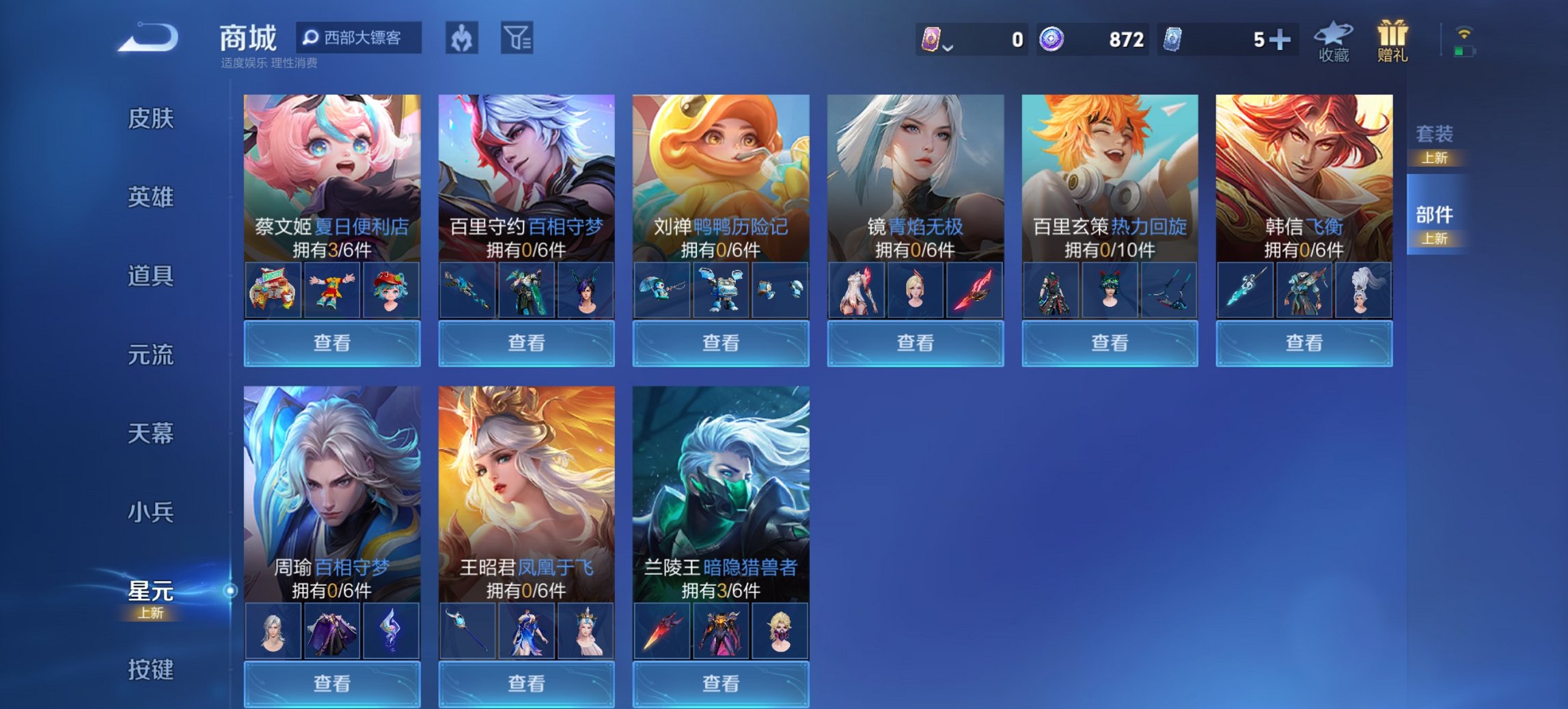The image size is (1568, 709).
Task: Open the 收藏 favorites star
Action: (x=1334, y=41)
